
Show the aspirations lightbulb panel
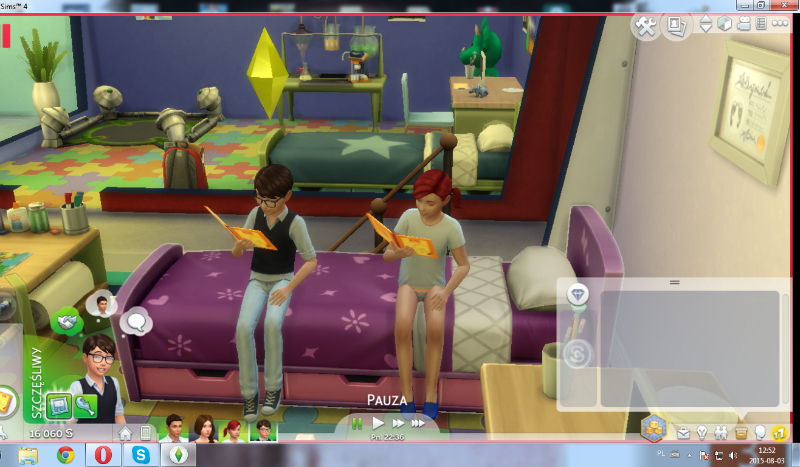(x=703, y=433)
